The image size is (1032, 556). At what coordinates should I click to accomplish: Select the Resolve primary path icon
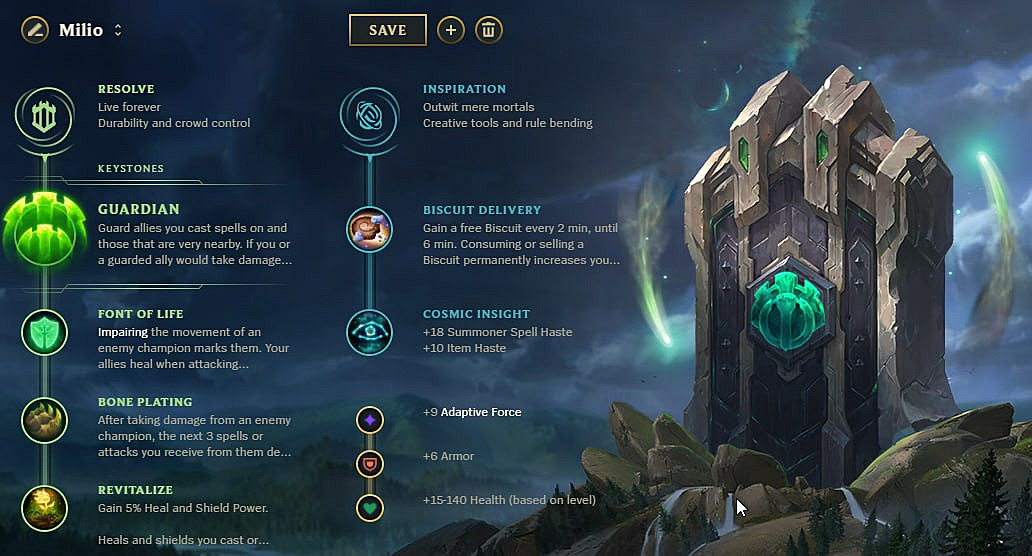pyautogui.click(x=43, y=115)
